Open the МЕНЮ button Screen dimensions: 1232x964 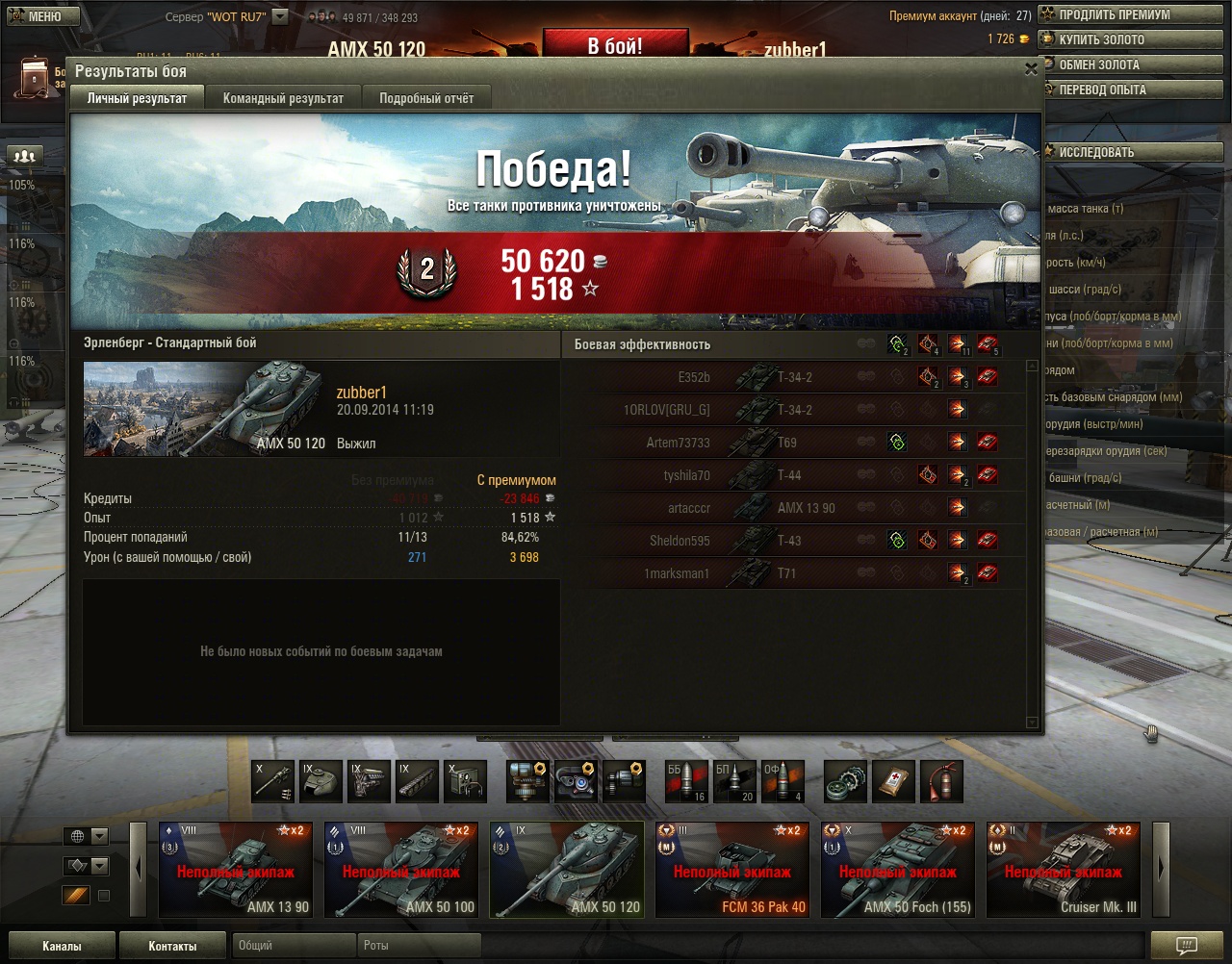point(36,16)
